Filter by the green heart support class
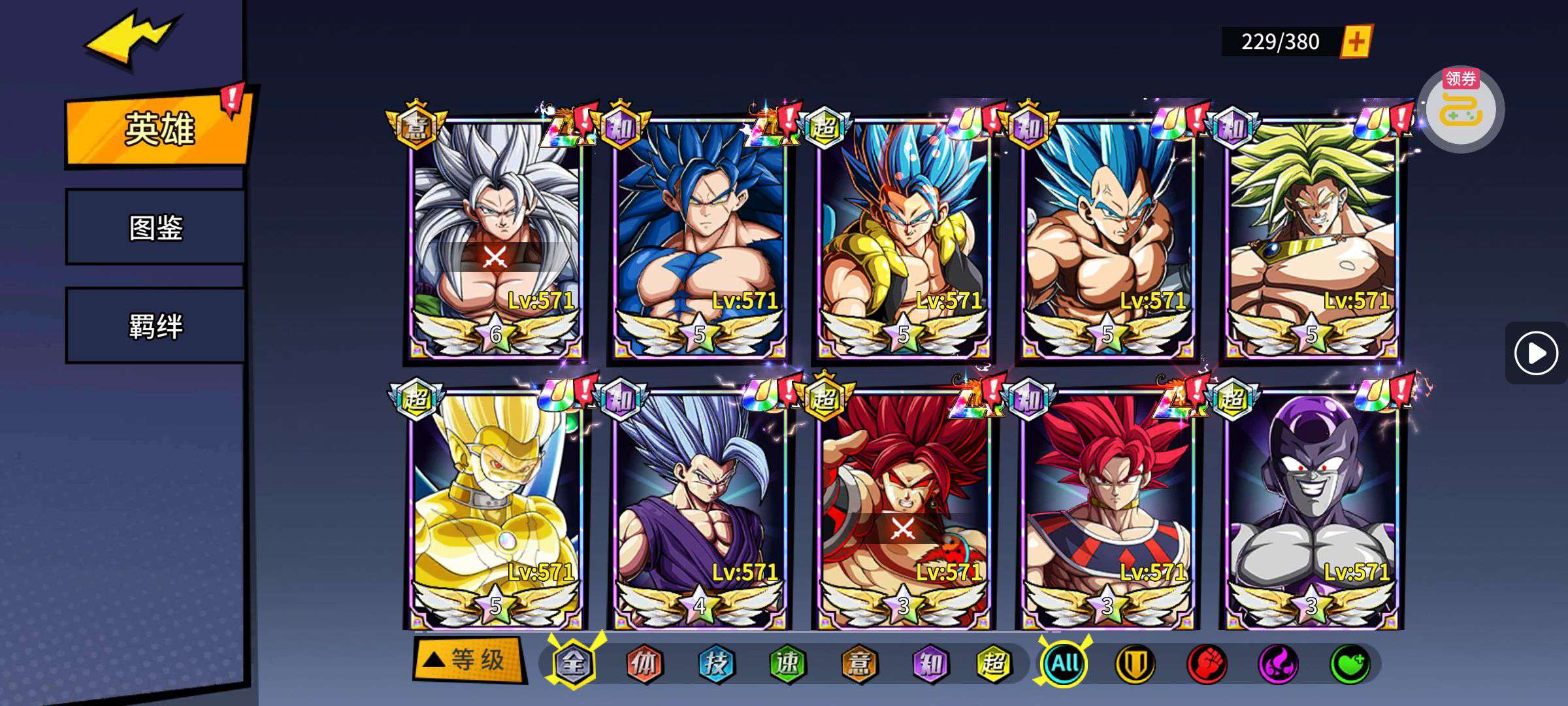Viewport: 1568px width, 706px height. click(x=1350, y=664)
